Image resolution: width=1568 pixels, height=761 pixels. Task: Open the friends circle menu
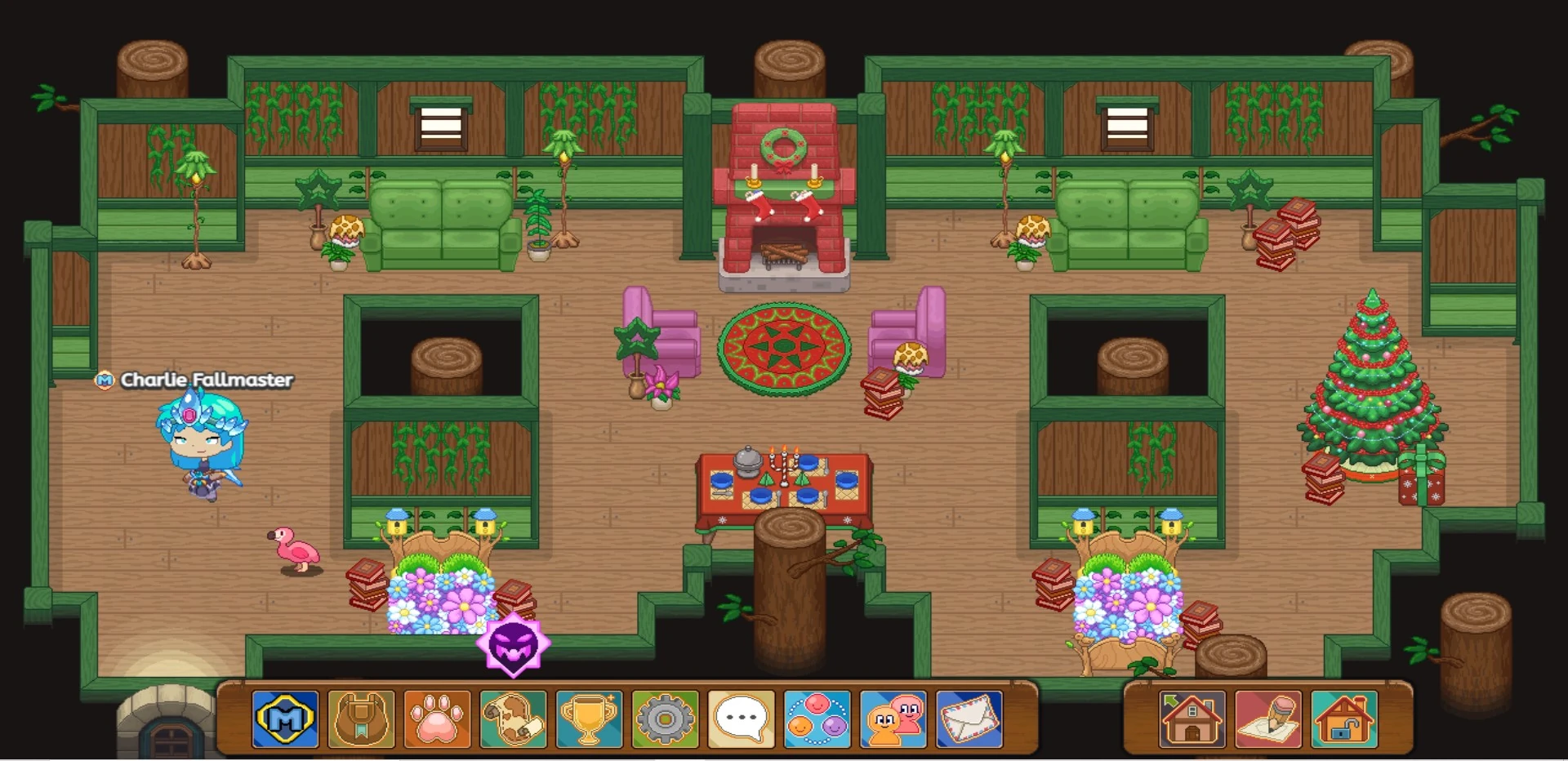point(819,720)
